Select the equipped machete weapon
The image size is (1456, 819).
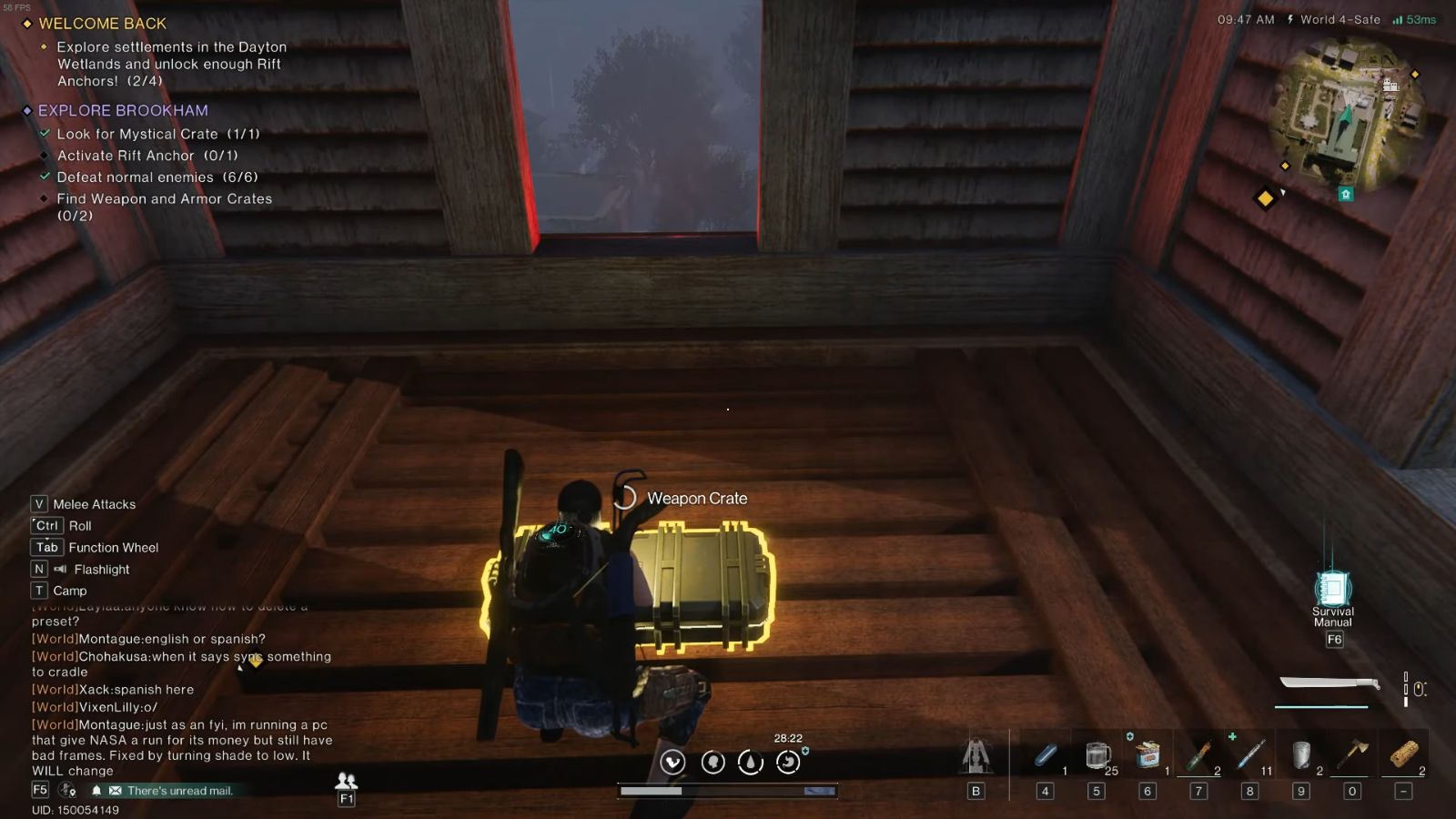click(1329, 684)
